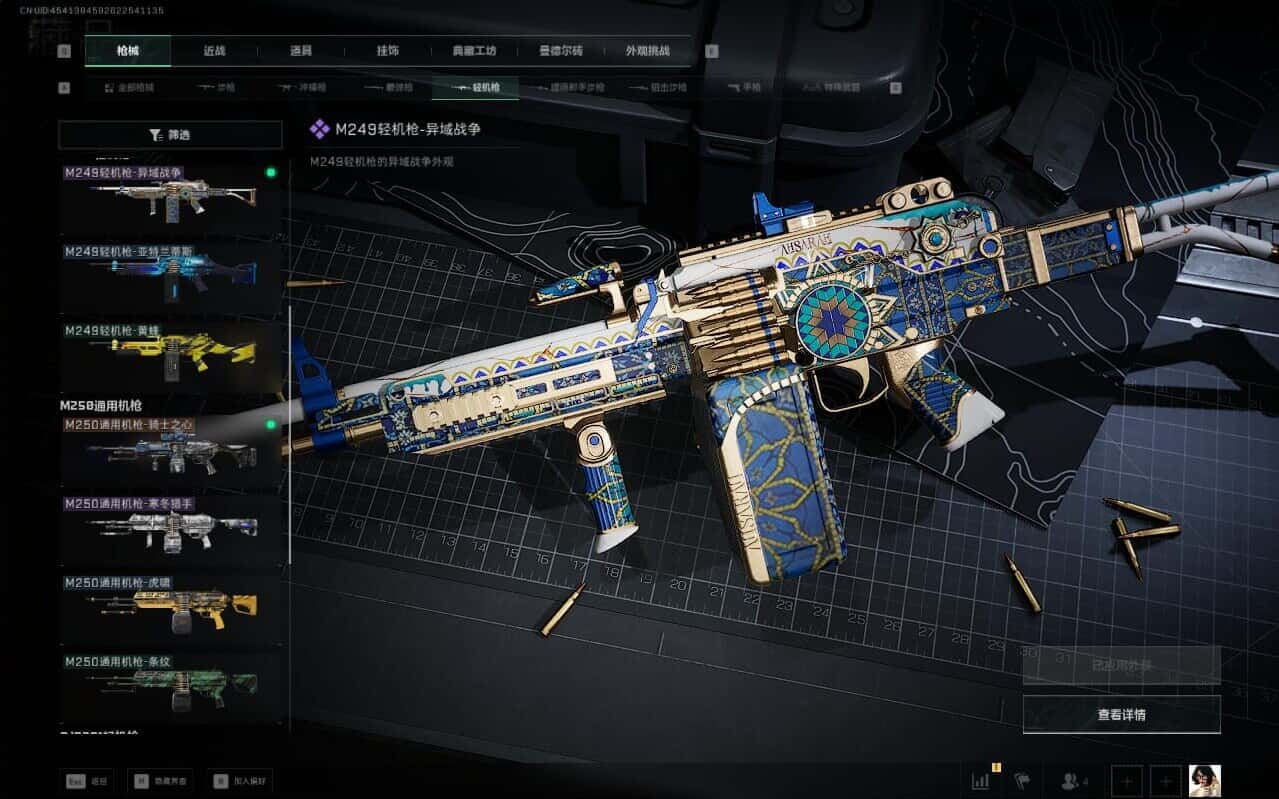Show the 全部枪械 all-weapons category
Viewport: 1279px width, 799px height.
point(130,88)
